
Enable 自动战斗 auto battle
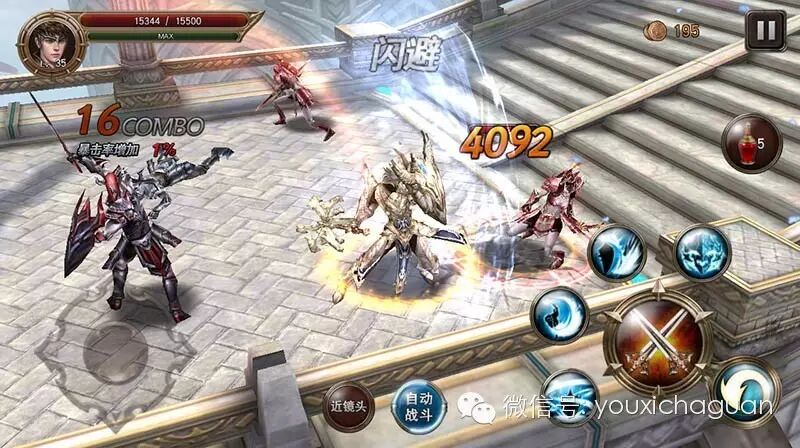416,405
